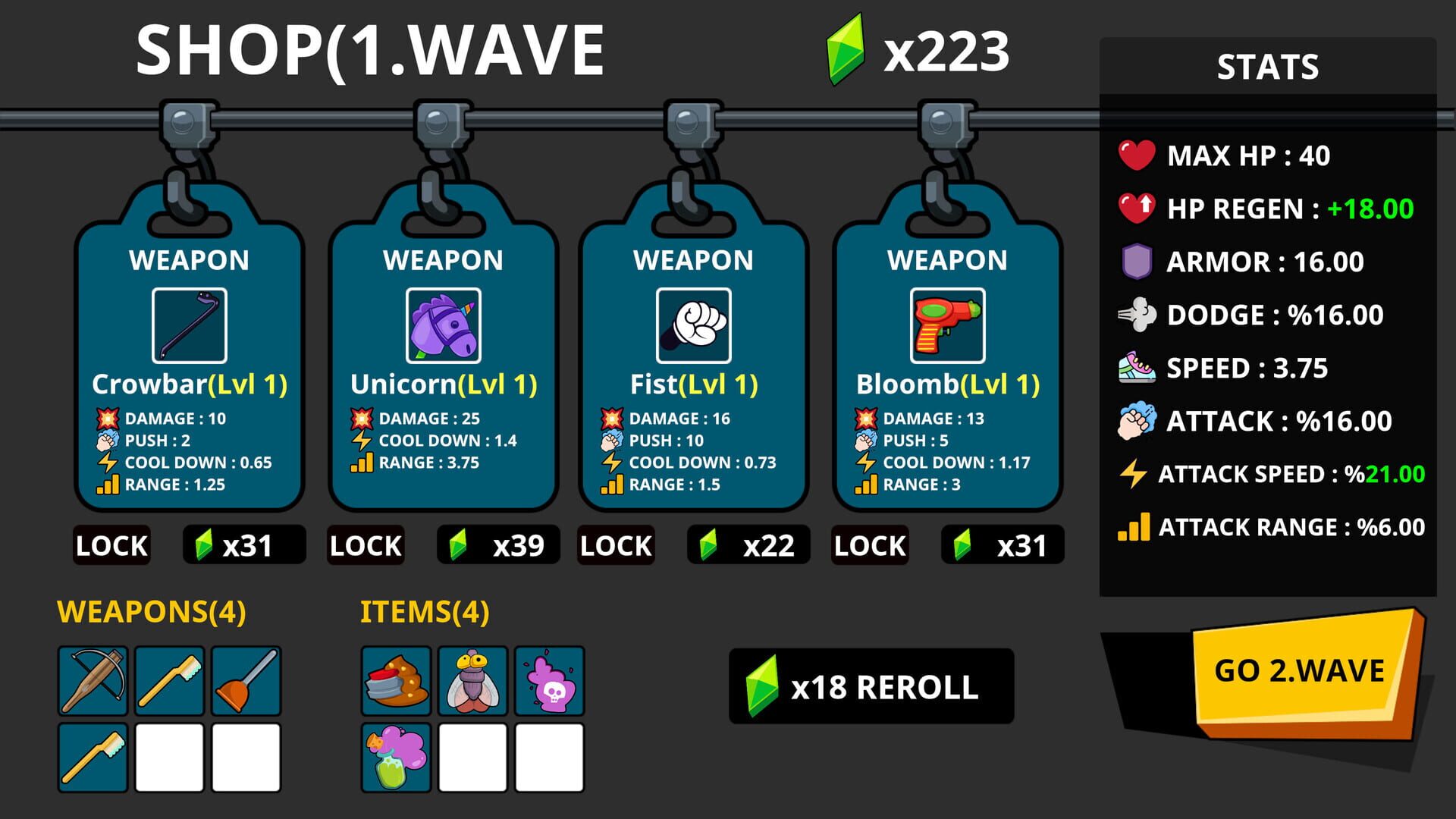
Task: Toggle the LOCK on the Bloomb card
Action: pos(869,544)
